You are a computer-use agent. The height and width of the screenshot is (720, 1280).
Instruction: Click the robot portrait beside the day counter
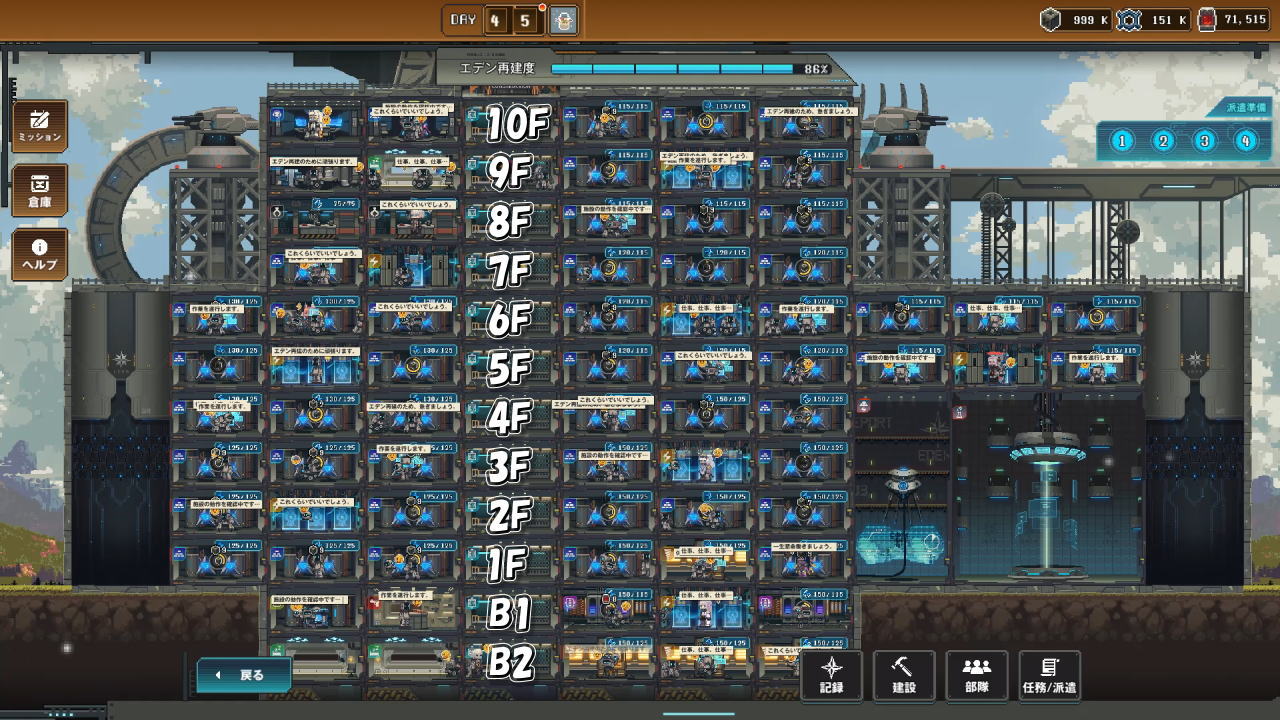coord(564,20)
